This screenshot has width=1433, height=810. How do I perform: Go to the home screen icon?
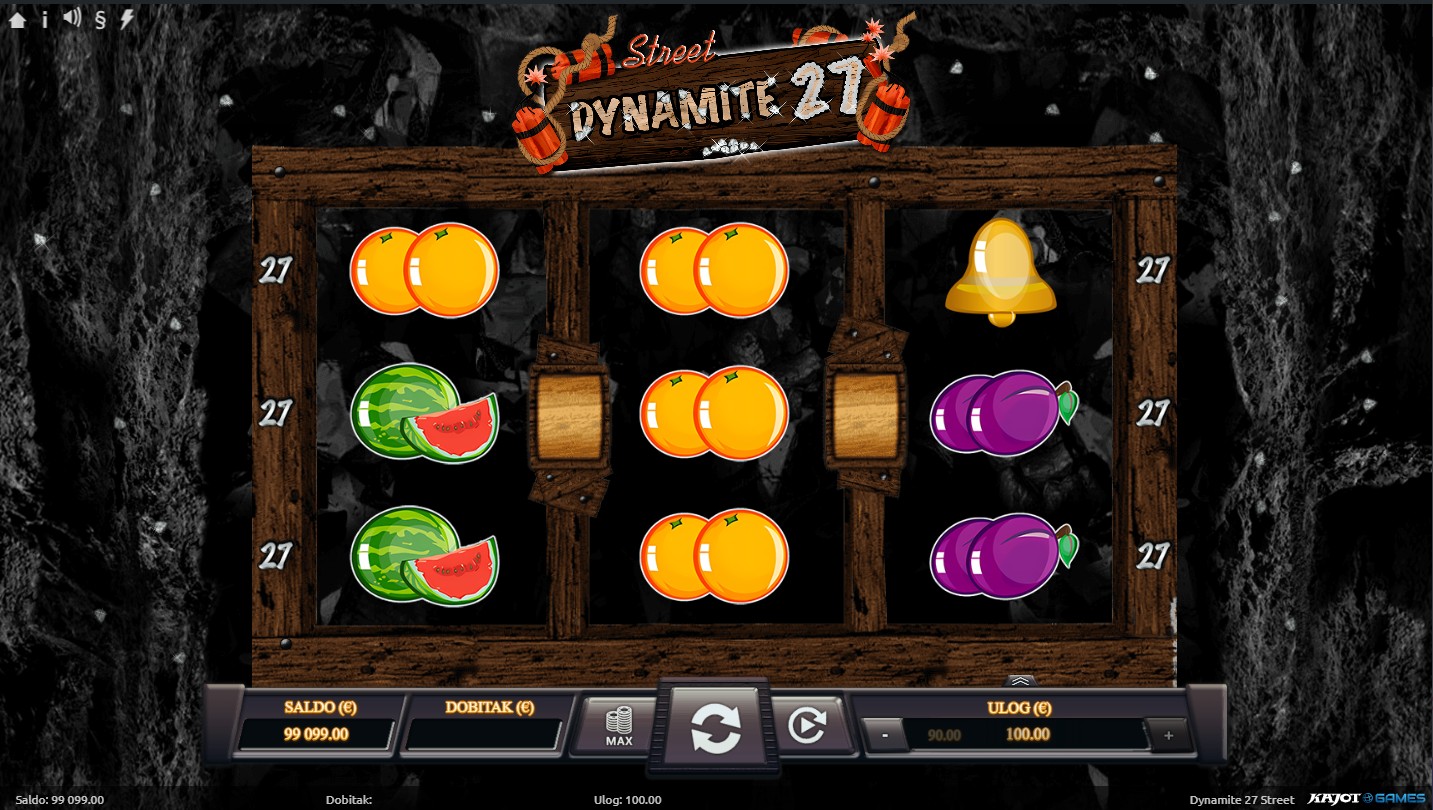(x=17, y=19)
